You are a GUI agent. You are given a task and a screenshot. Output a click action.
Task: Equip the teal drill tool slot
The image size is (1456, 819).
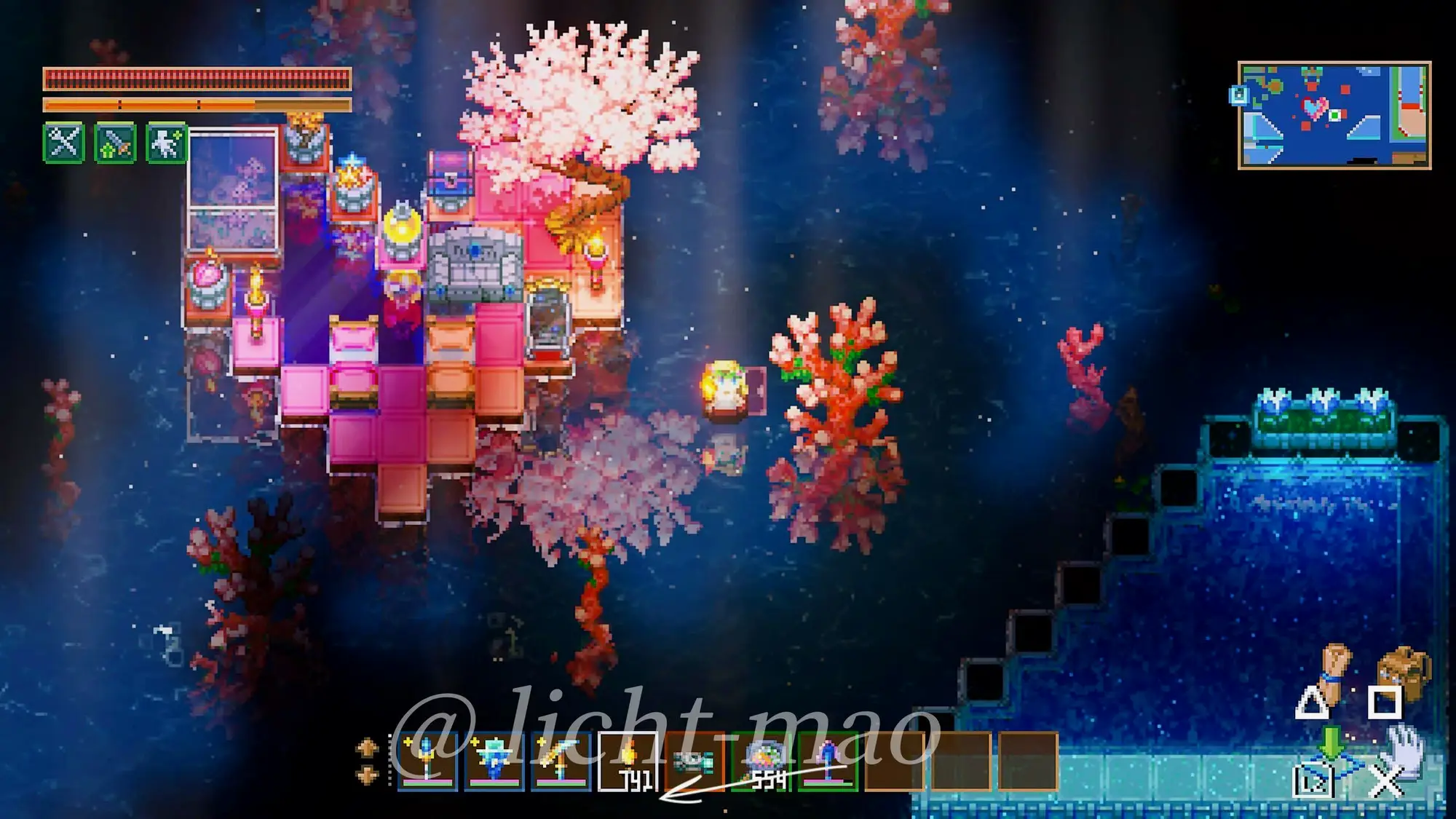coord(694,762)
